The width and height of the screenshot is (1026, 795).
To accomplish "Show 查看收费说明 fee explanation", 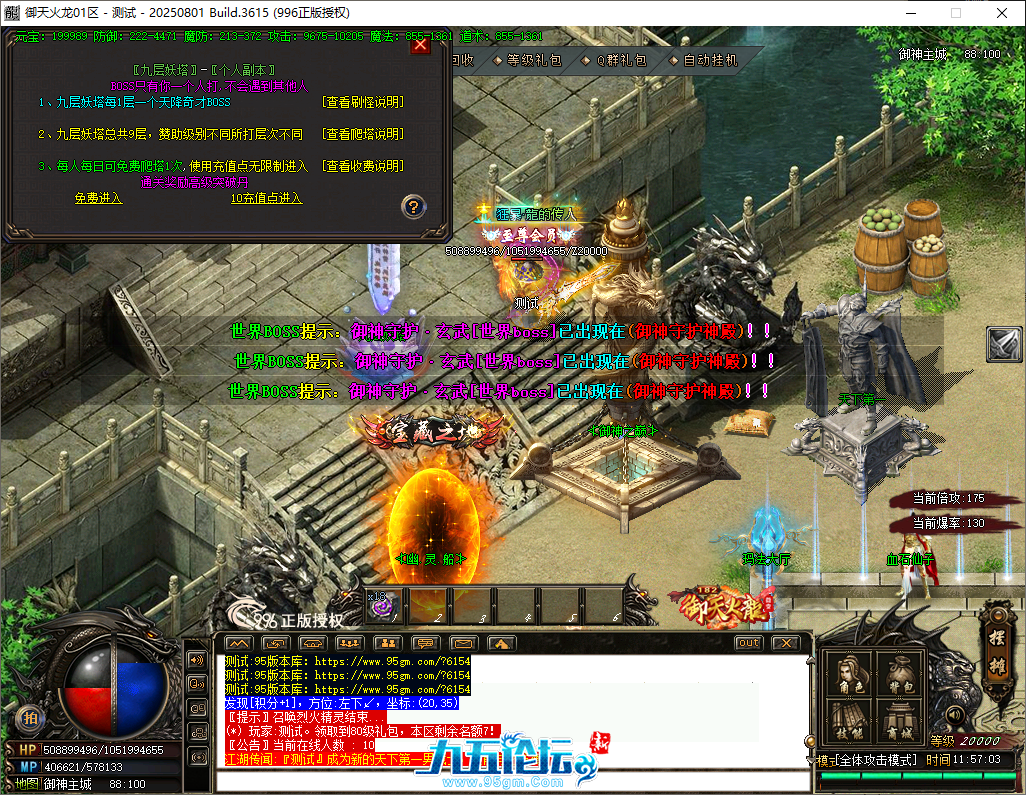I will [363, 166].
